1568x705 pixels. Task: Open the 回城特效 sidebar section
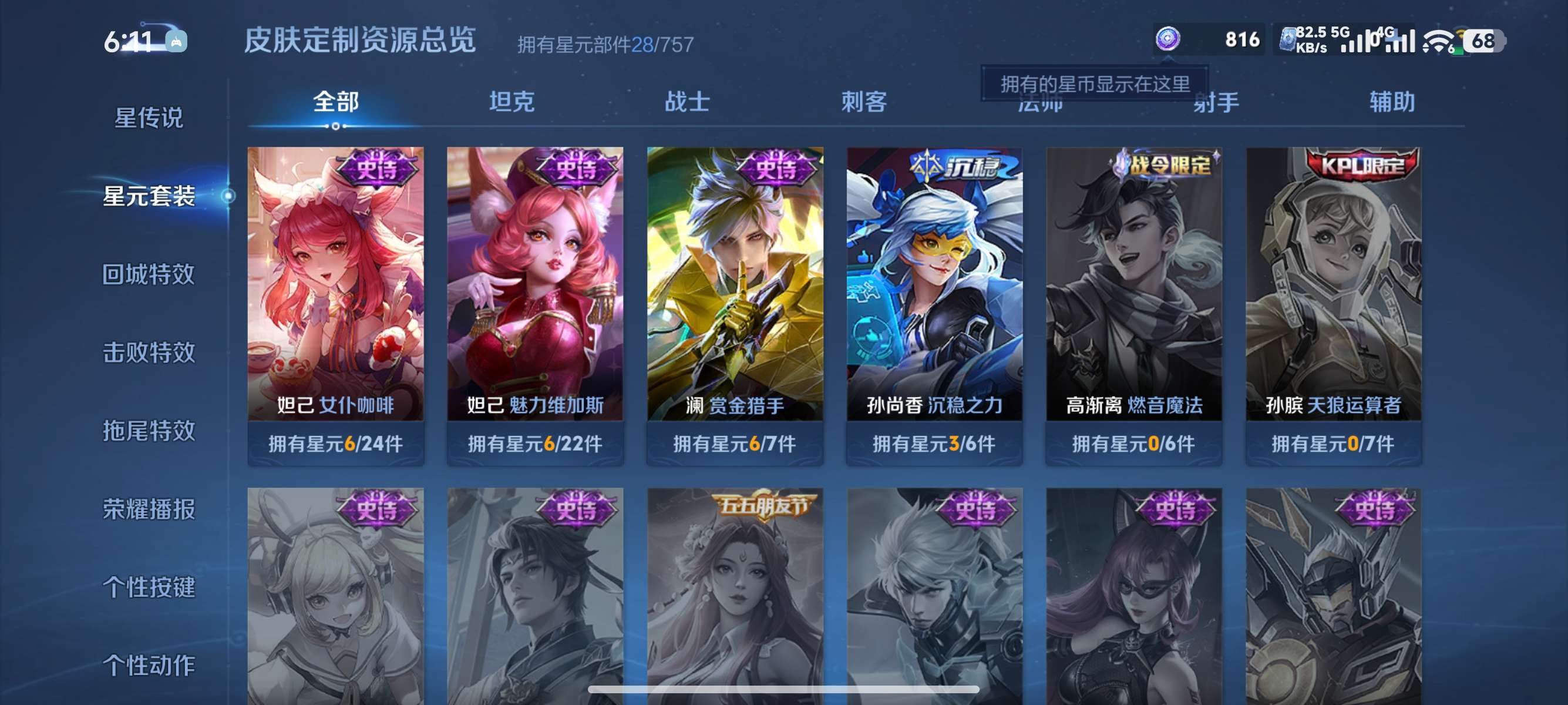coord(149,274)
